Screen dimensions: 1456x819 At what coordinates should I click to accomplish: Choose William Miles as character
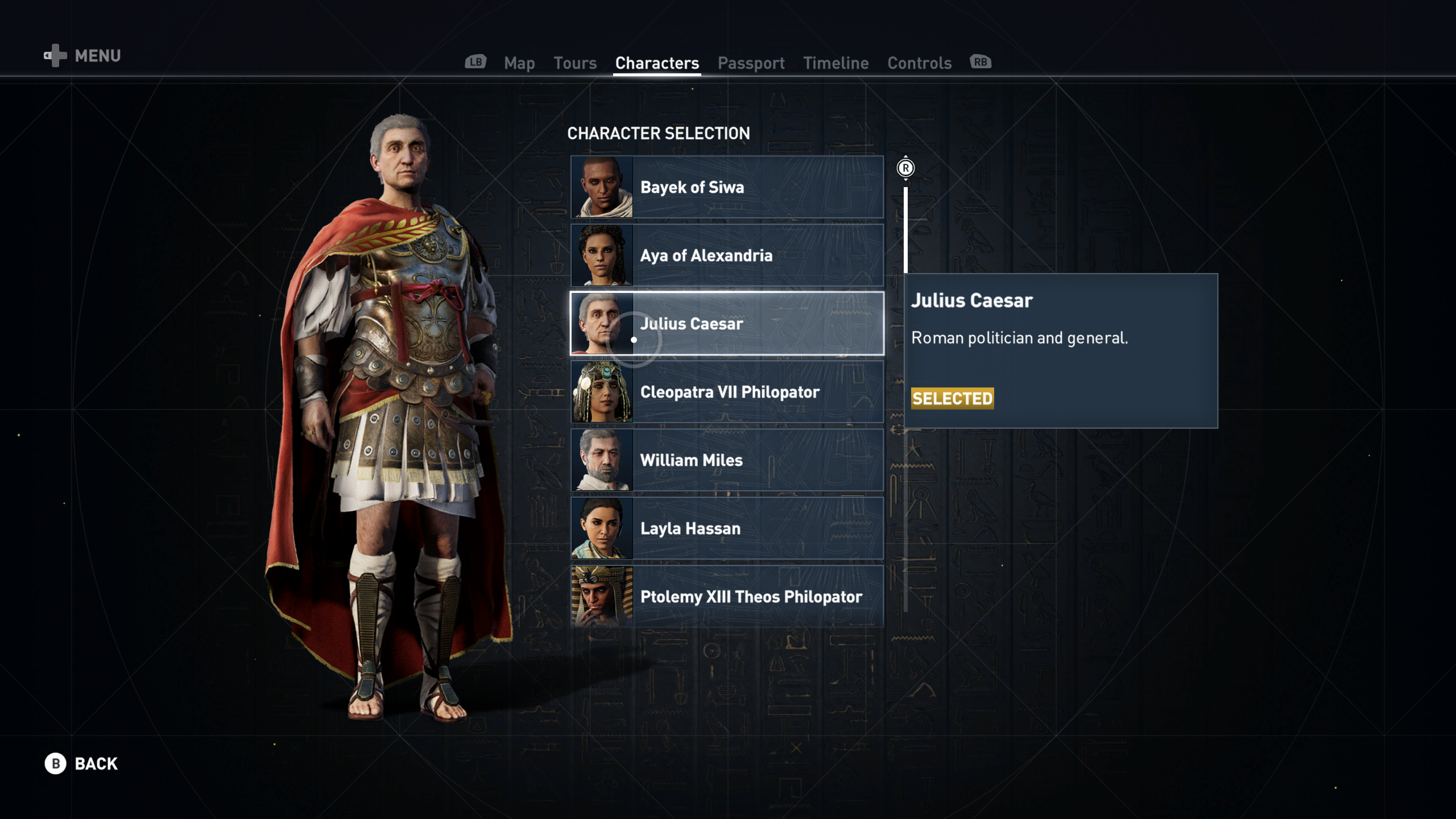coord(727,460)
